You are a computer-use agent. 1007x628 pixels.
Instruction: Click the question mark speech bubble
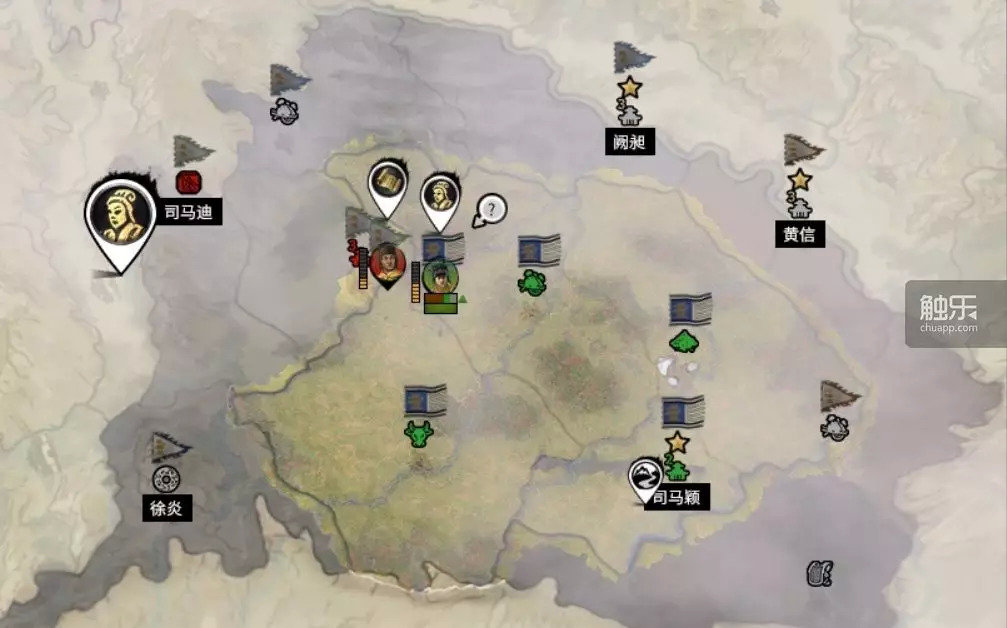click(x=490, y=210)
